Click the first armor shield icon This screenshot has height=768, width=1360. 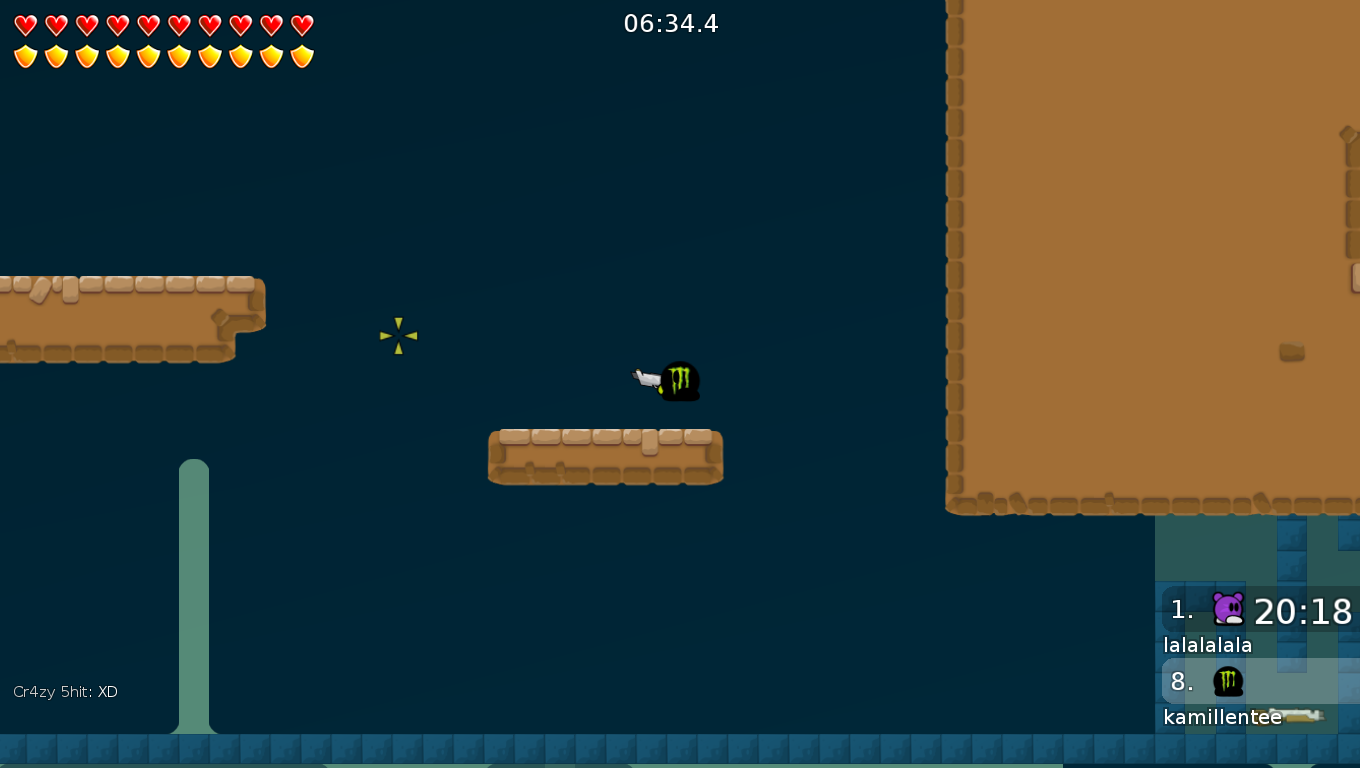tap(25, 57)
